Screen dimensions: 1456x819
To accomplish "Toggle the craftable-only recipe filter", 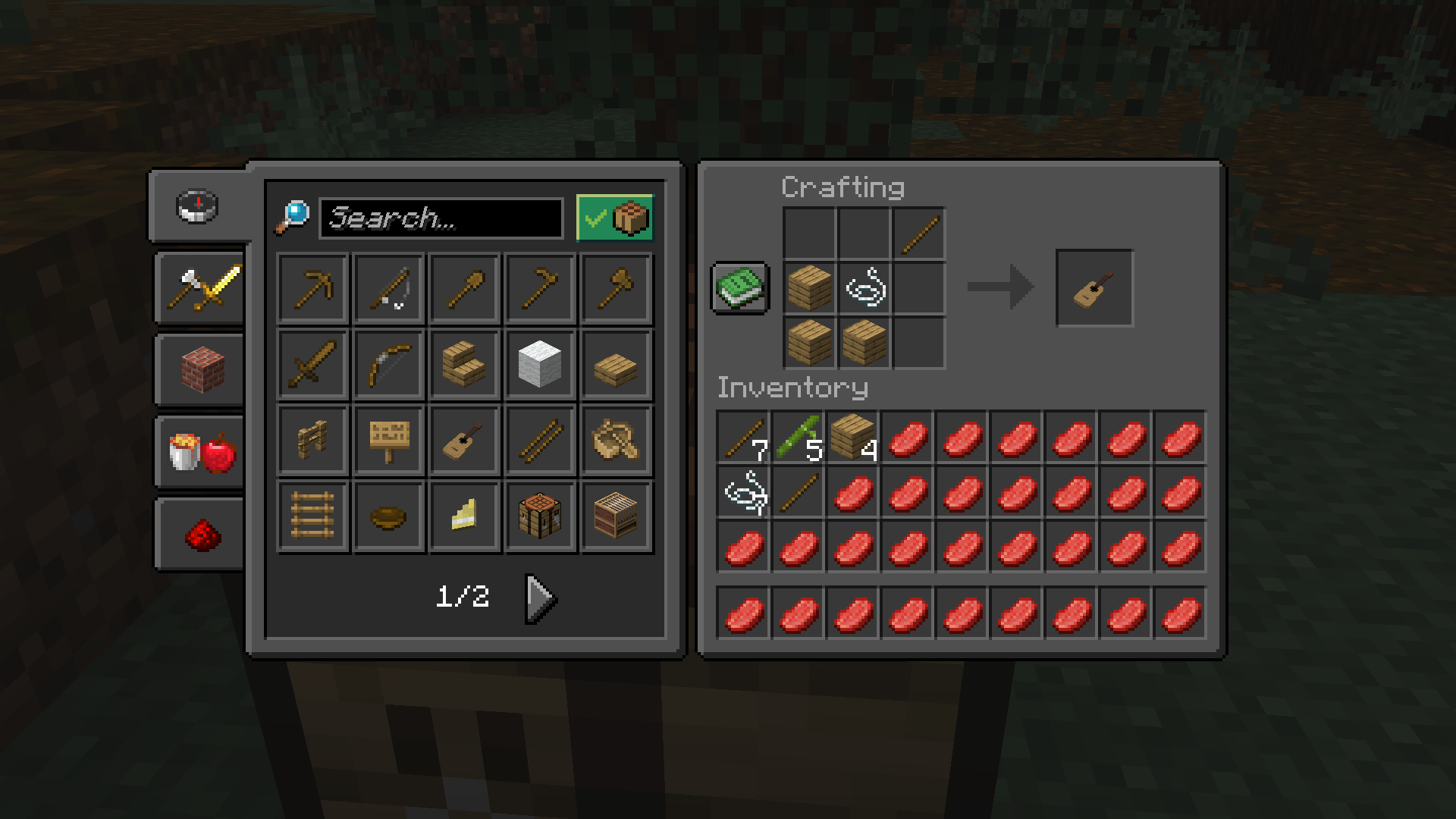I will tap(614, 218).
